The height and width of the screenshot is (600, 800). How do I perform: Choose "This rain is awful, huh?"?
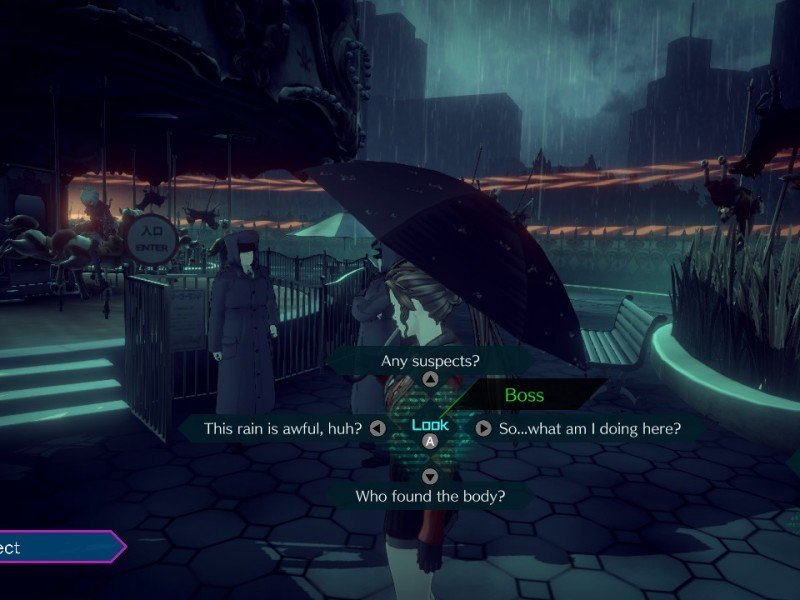(281, 428)
